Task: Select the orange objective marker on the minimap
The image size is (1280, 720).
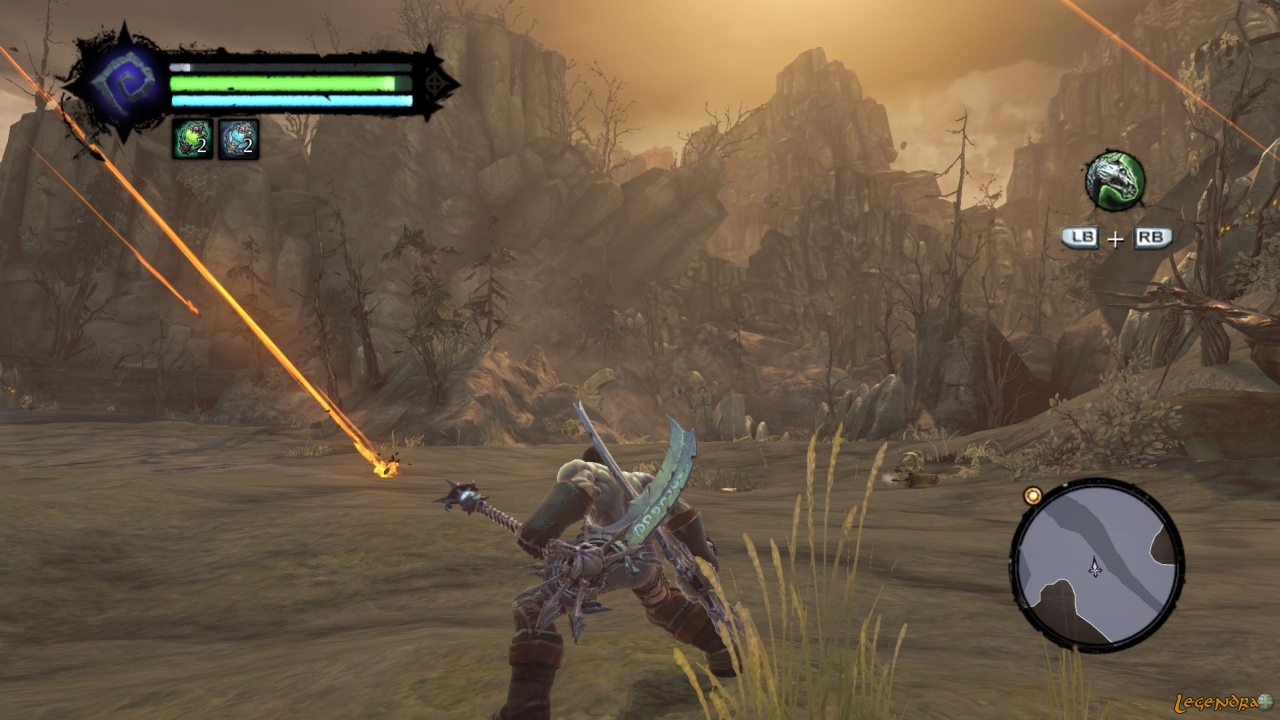Action: (x=1033, y=495)
